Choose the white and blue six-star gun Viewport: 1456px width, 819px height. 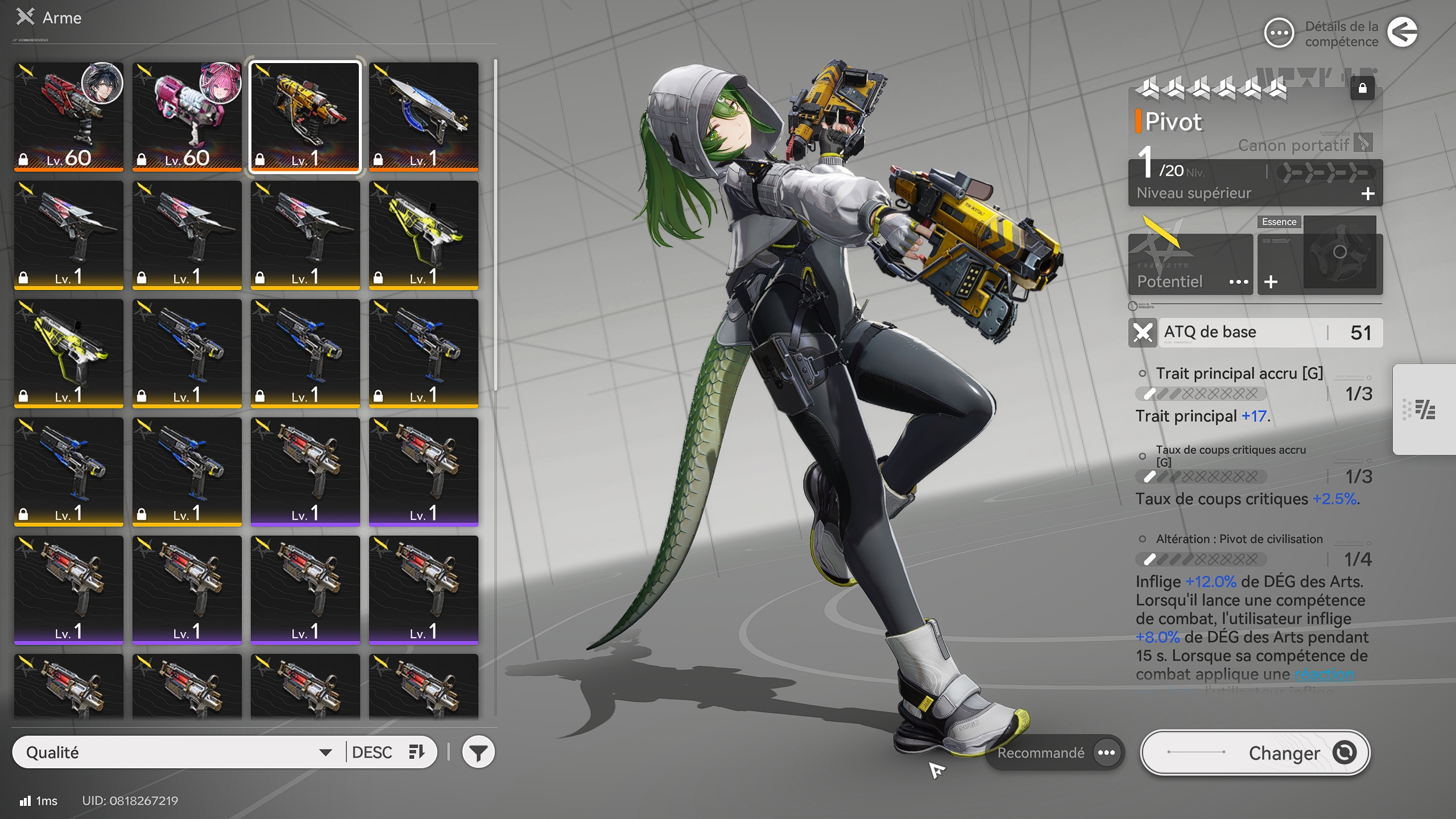pyautogui.click(x=424, y=117)
